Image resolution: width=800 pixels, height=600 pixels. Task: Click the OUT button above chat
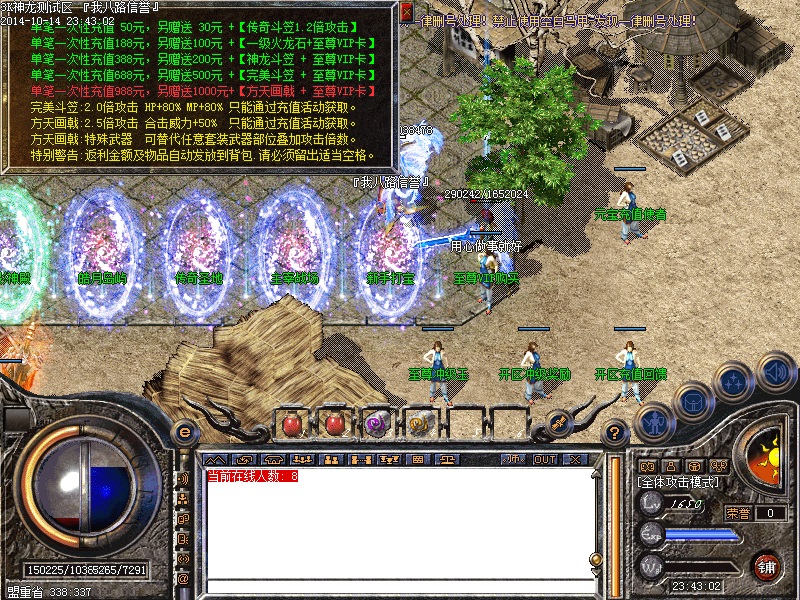(x=544, y=459)
